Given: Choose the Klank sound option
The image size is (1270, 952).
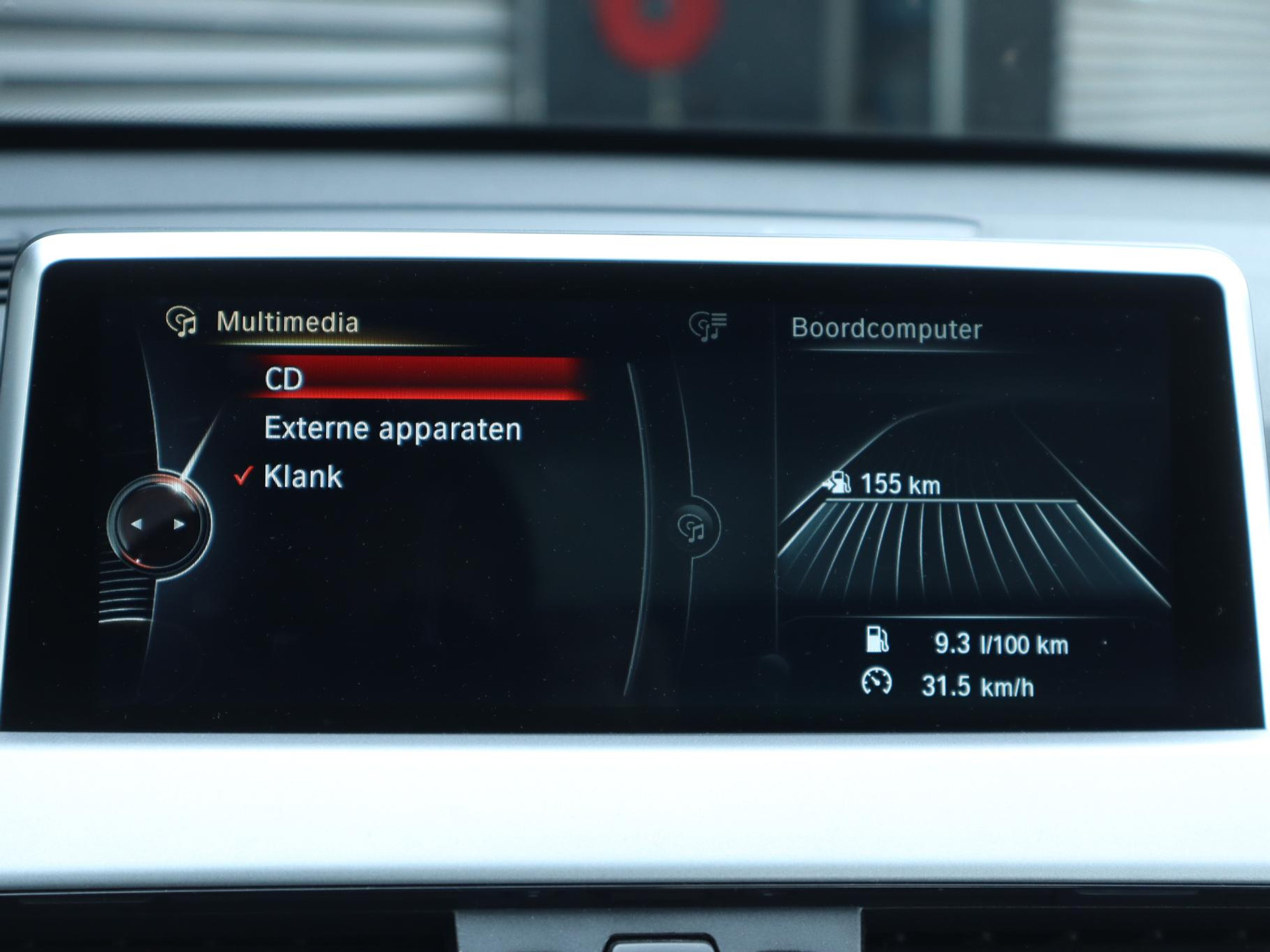Looking at the screenshot, I should (303, 477).
